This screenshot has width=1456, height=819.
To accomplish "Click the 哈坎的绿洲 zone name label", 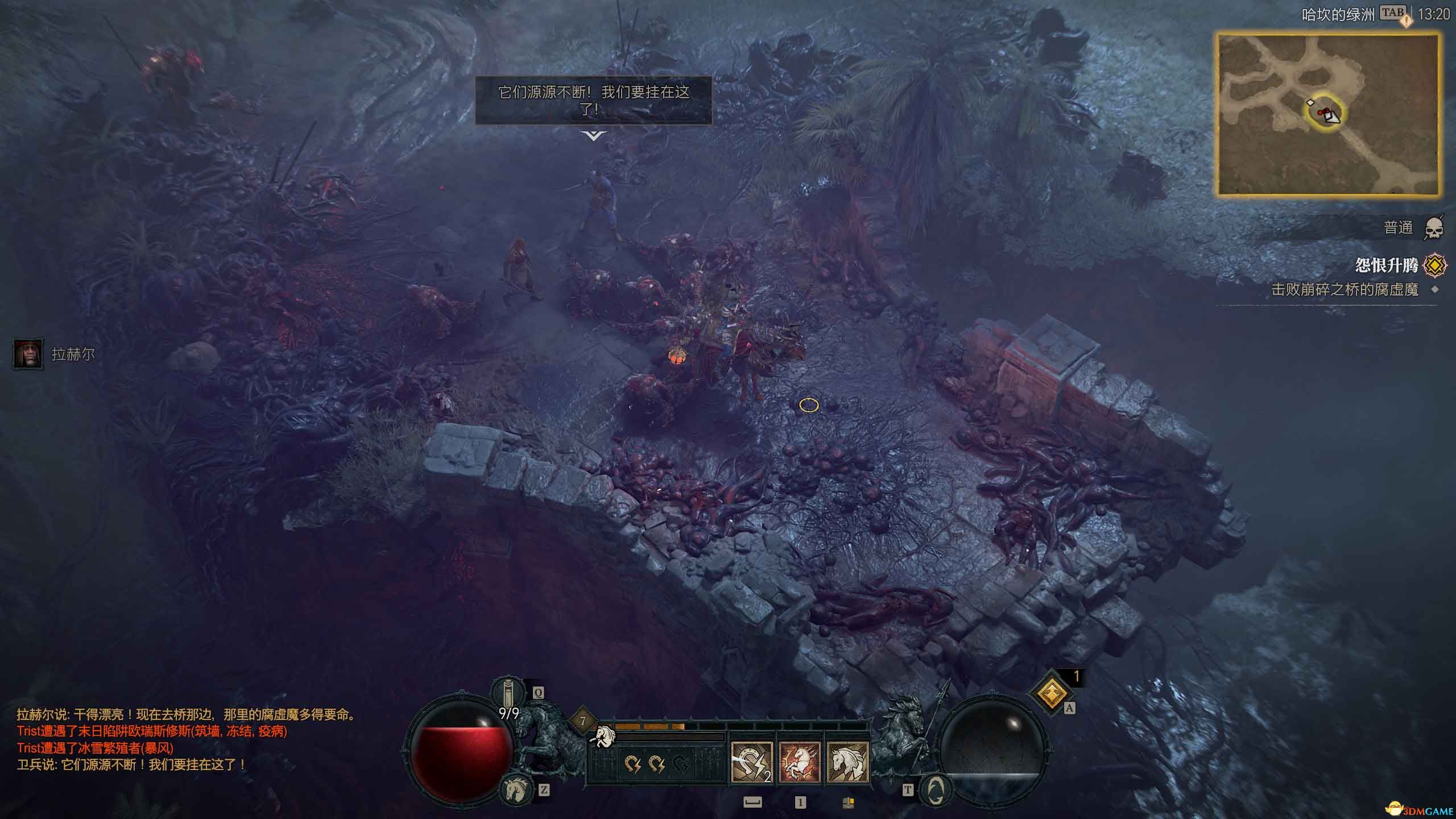I will click(1338, 15).
